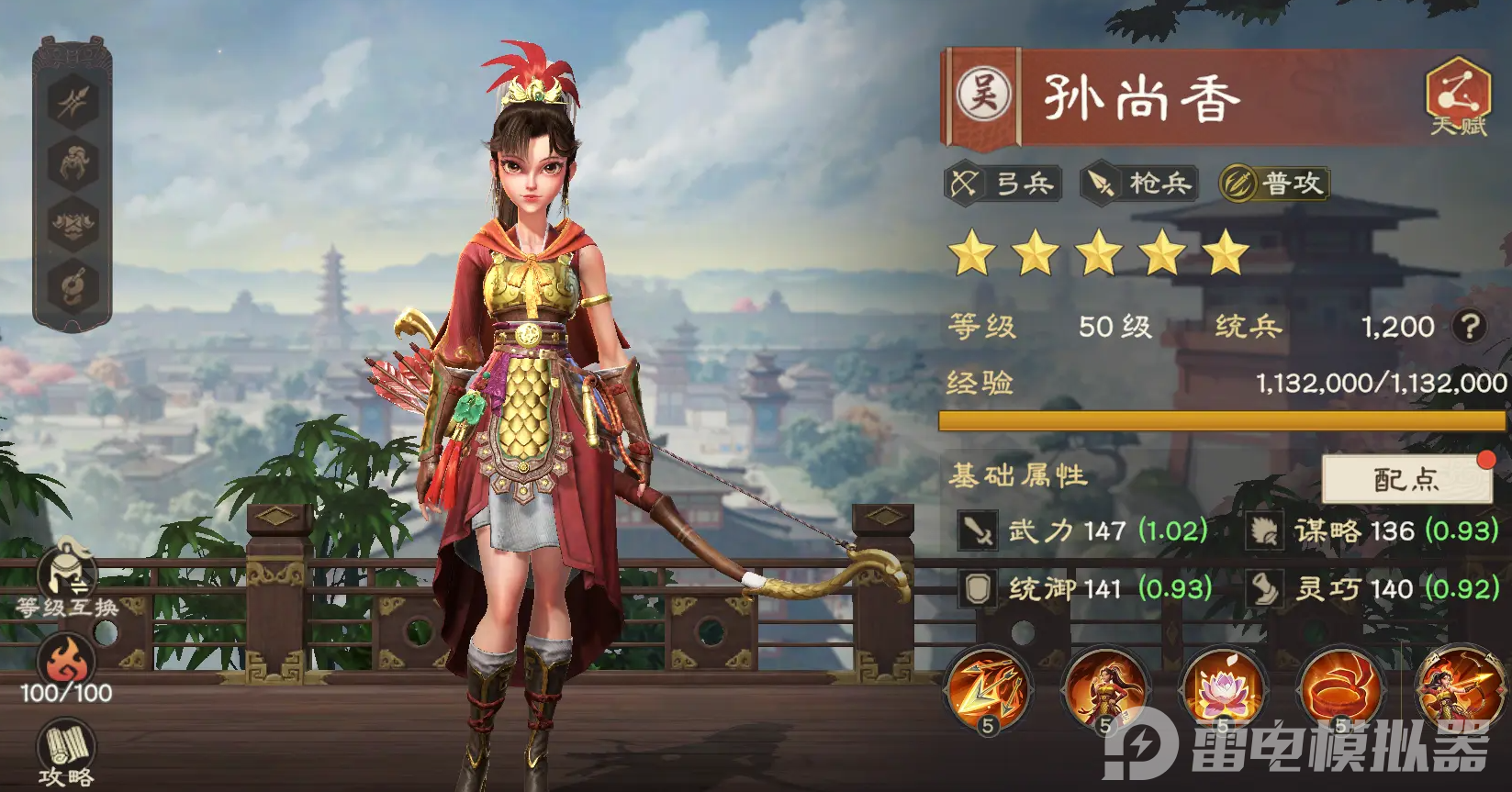Screen dimensions: 1512x792
Task: Open the 统兵 help question mark
Action: 1469,327
